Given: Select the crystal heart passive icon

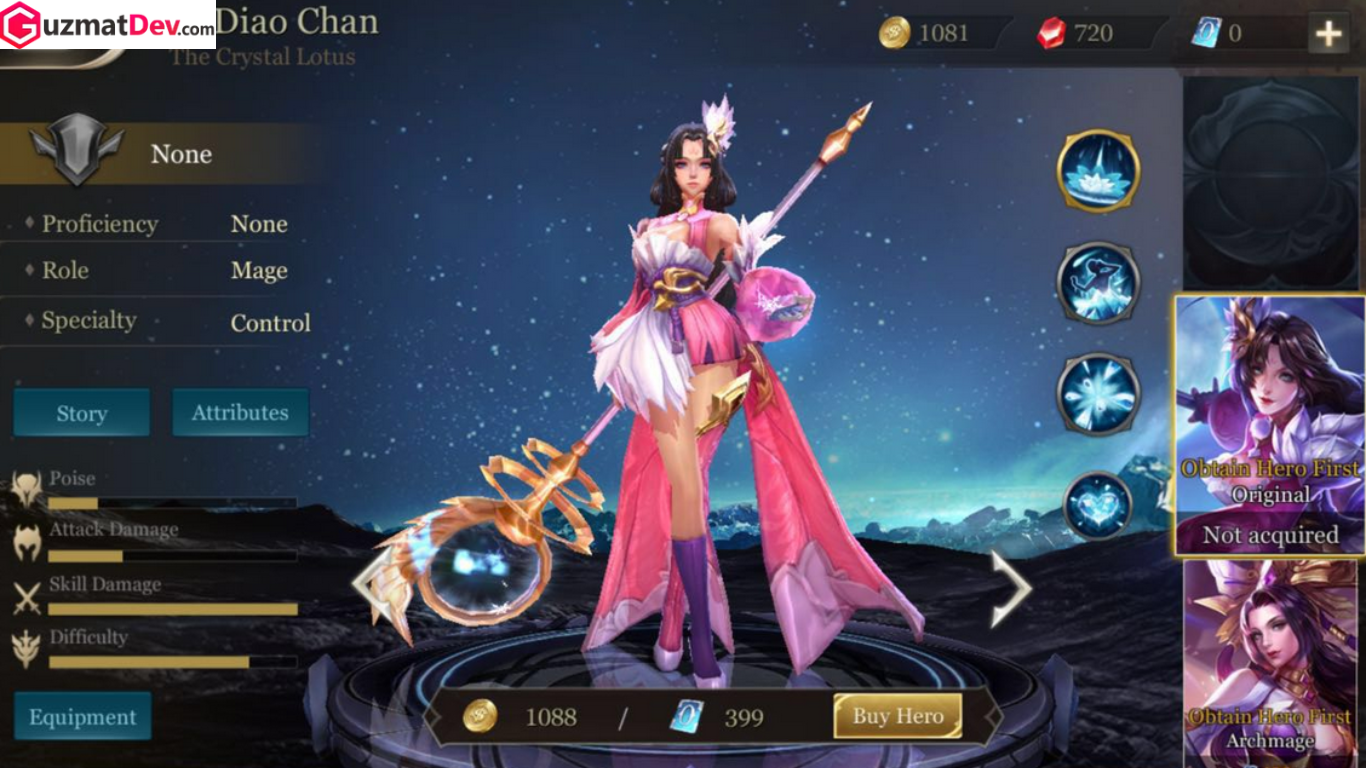Looking at the screenshot, I should (1098, 505).
